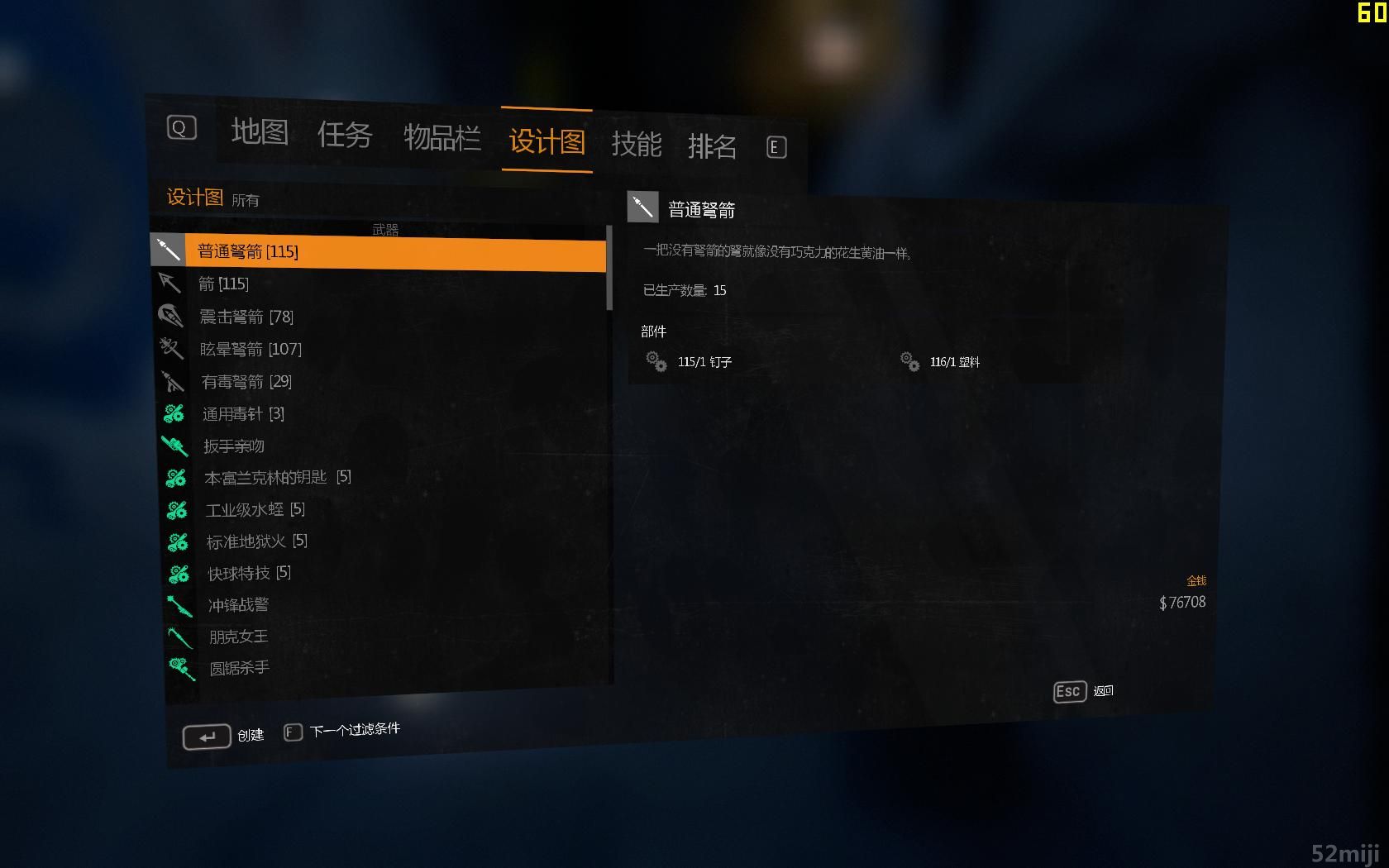Viewport: 1389px width, 868px height.
Task: Show the 技能 tab
Action: 636,145
